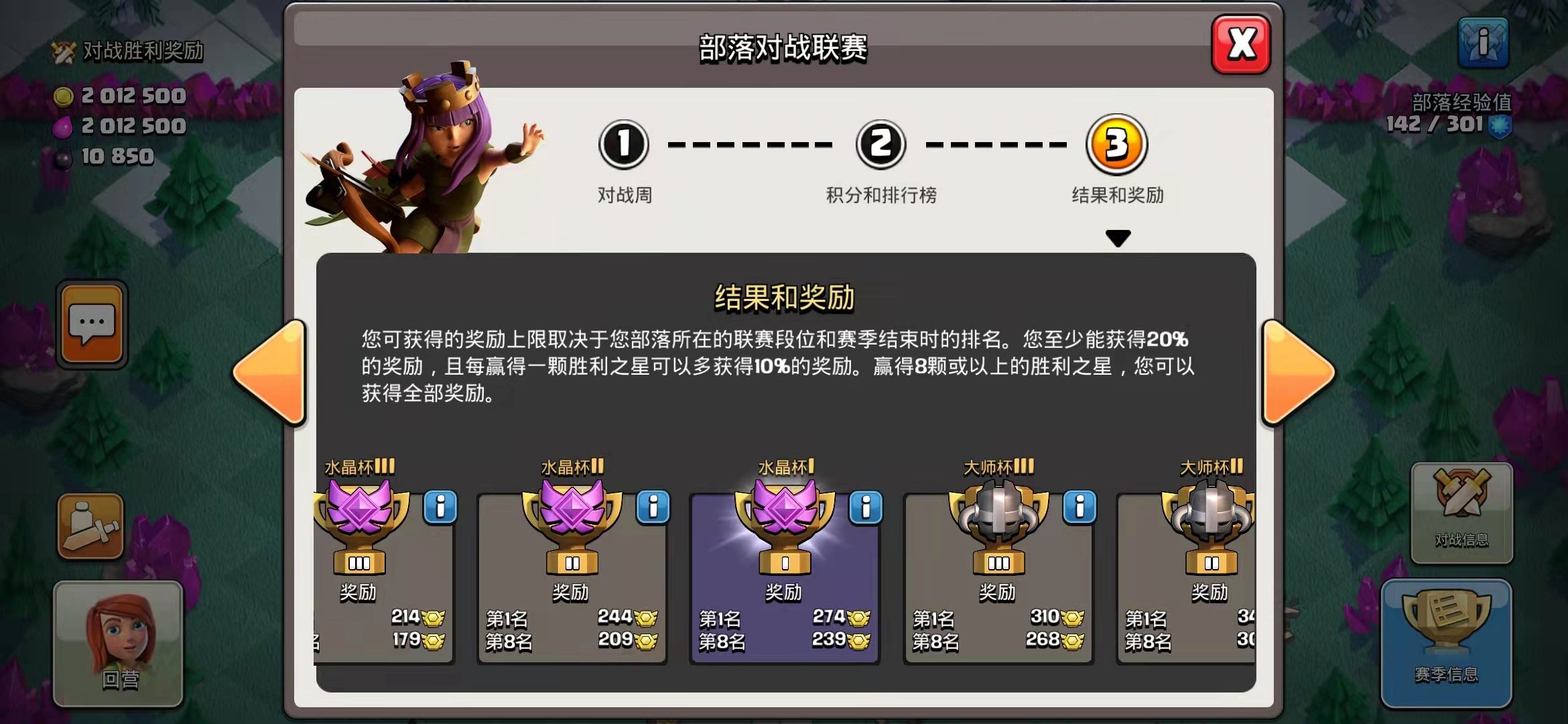Open the chat panel on the left
Screen dimensions: 1568x724
point(92,324)
